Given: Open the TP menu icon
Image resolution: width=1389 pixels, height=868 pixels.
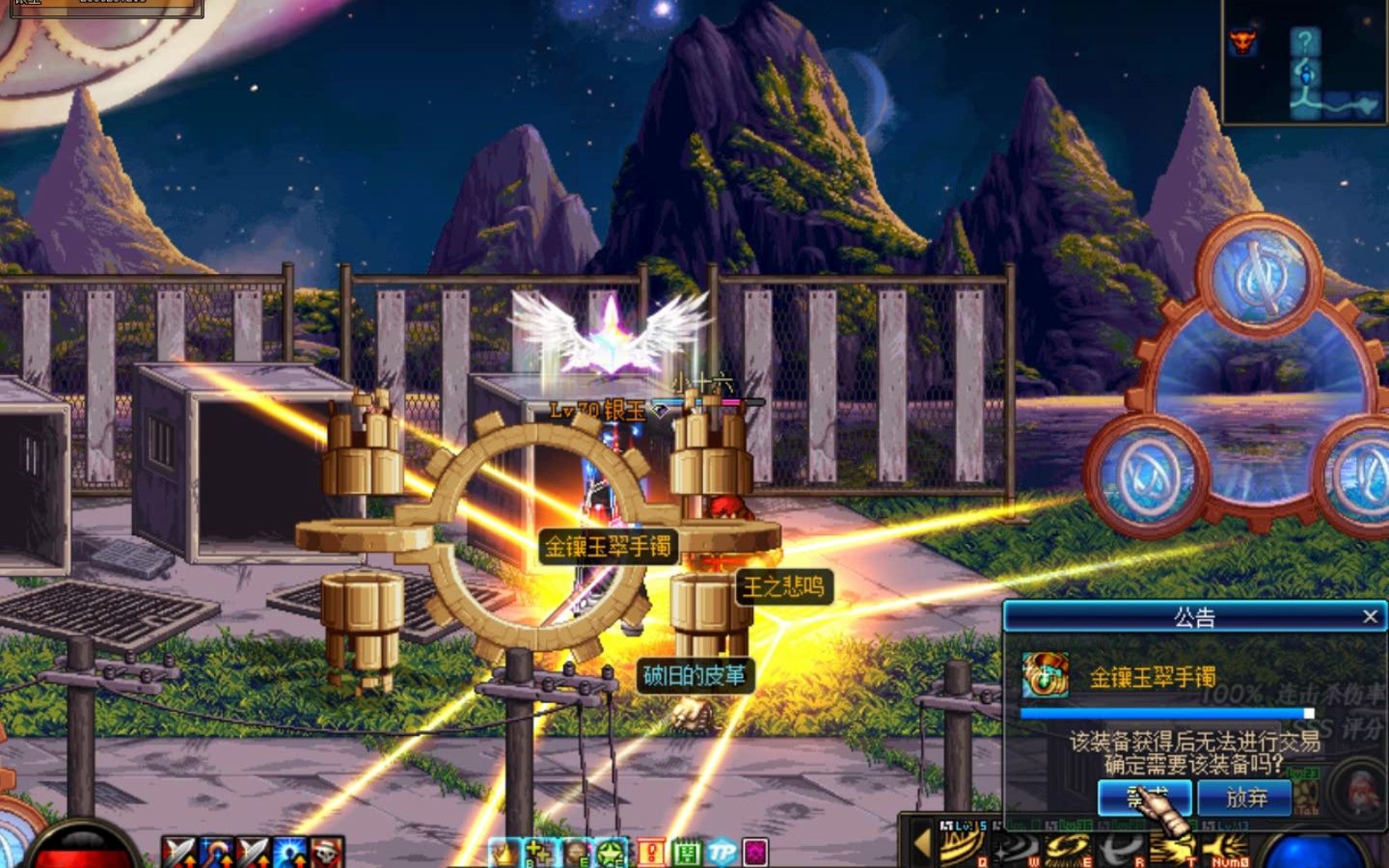Looking at the screenshot, I should (x=722, y=853).
